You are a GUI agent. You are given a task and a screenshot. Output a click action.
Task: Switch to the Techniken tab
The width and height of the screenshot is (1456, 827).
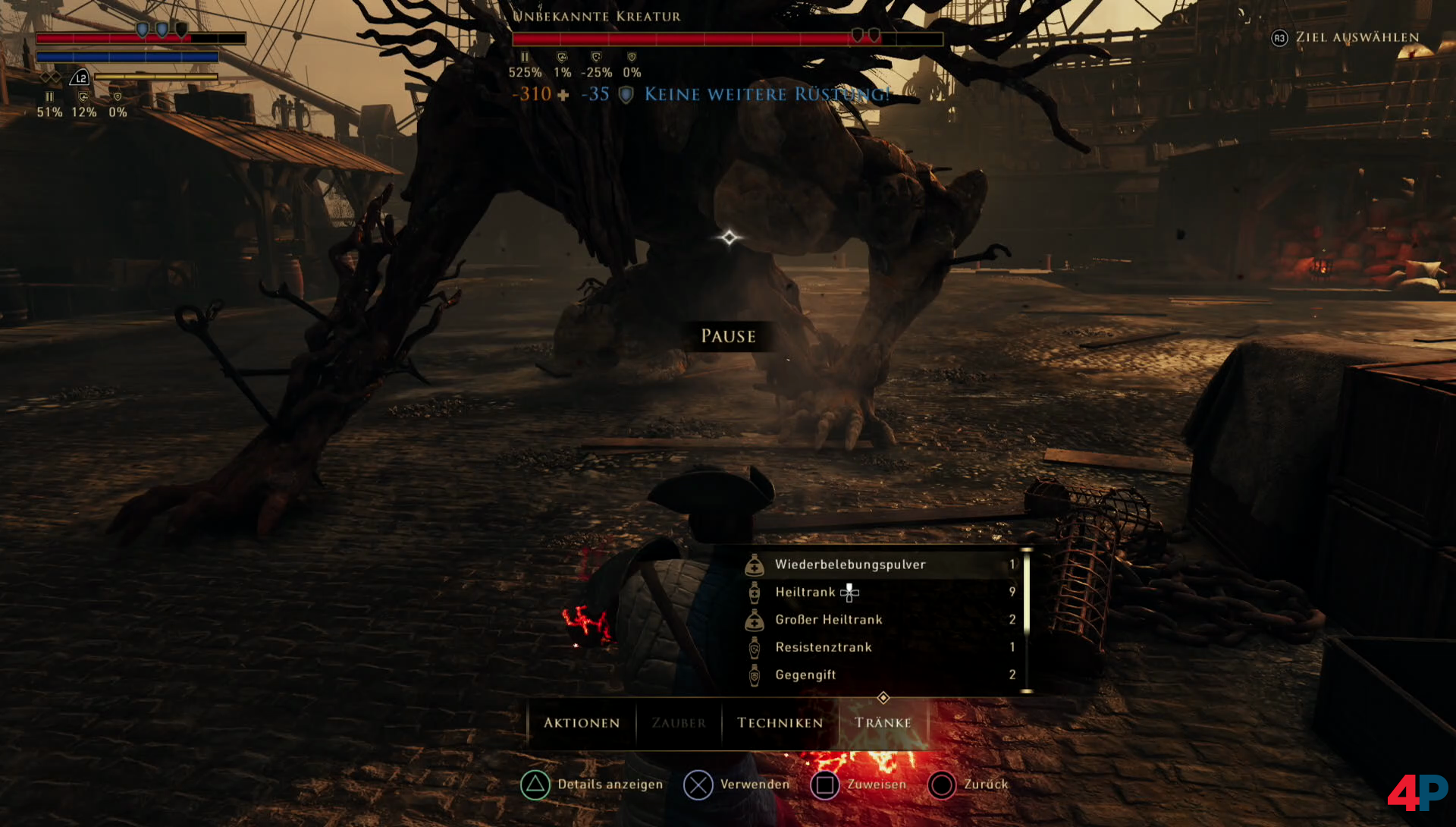(780, 723)
